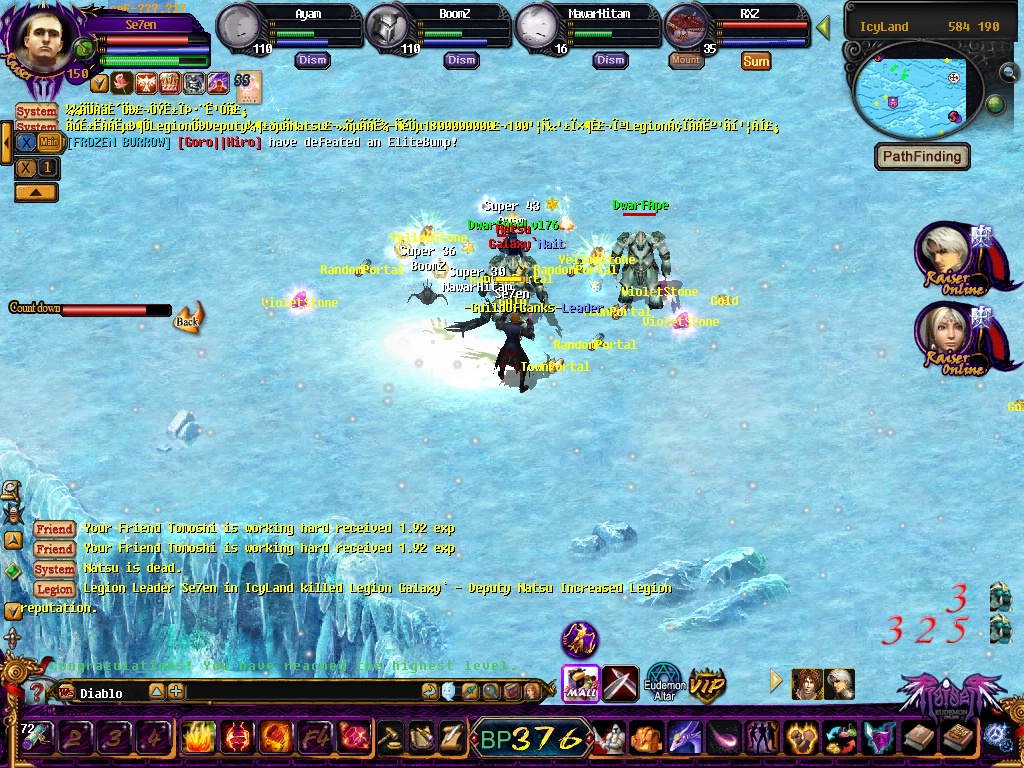Viewport: 1024px width, 768px height.
Task: Summon RXZ with the Sum button
Action: pos(756,61)
